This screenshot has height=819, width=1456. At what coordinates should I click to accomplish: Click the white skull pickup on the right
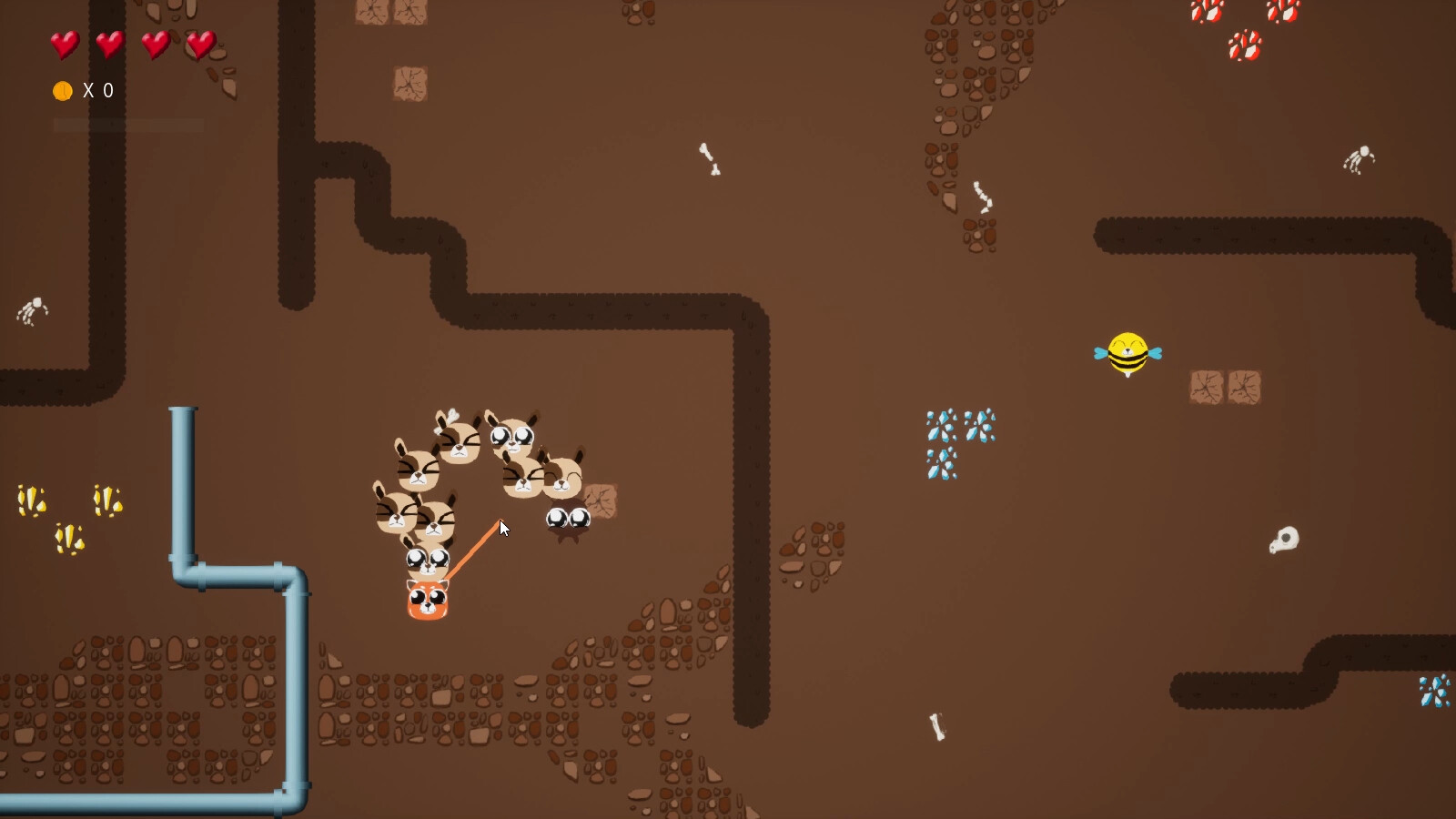tap(1283, 541)
